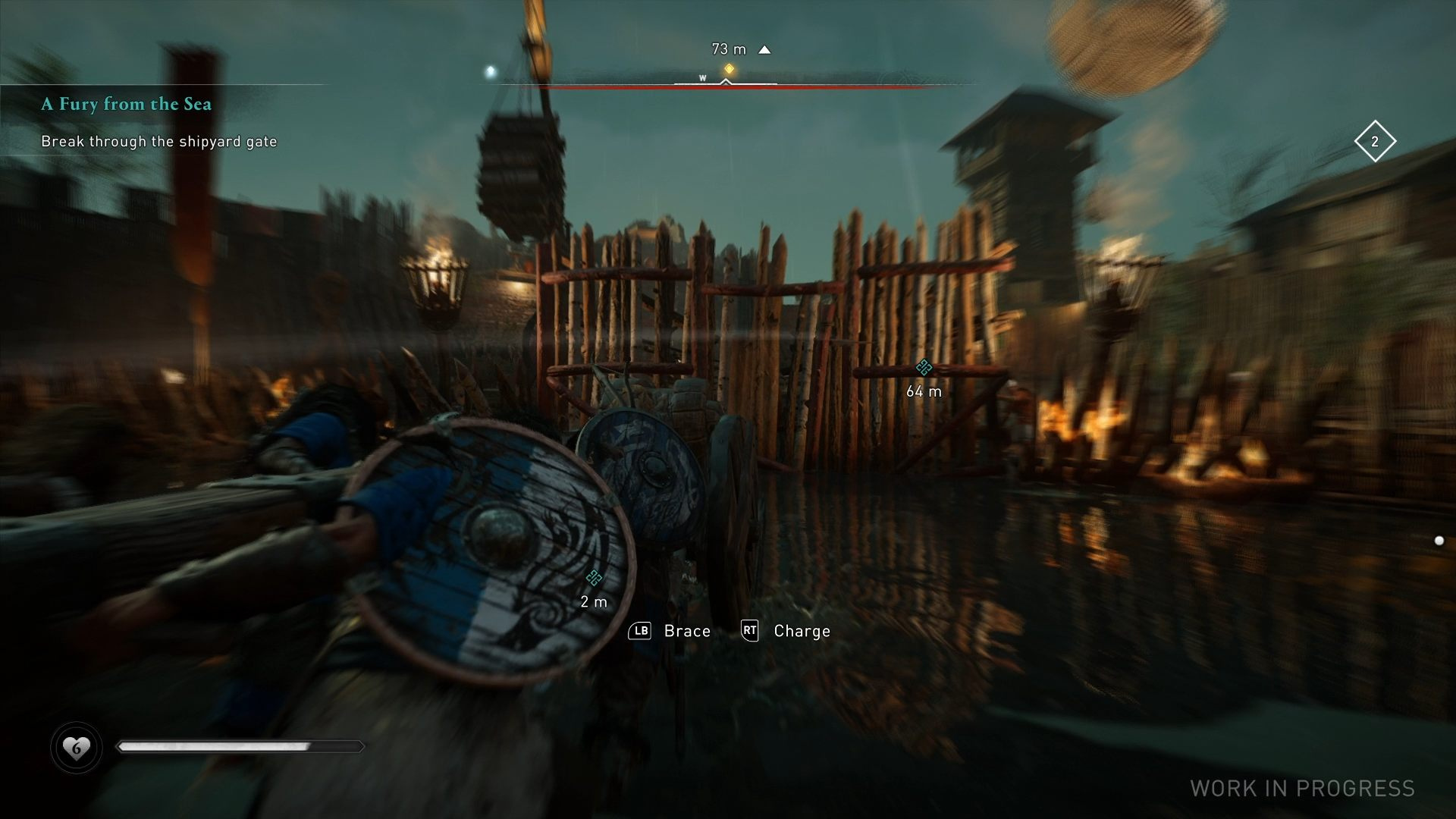Toggle the Charge action prompt

point(801,631)
